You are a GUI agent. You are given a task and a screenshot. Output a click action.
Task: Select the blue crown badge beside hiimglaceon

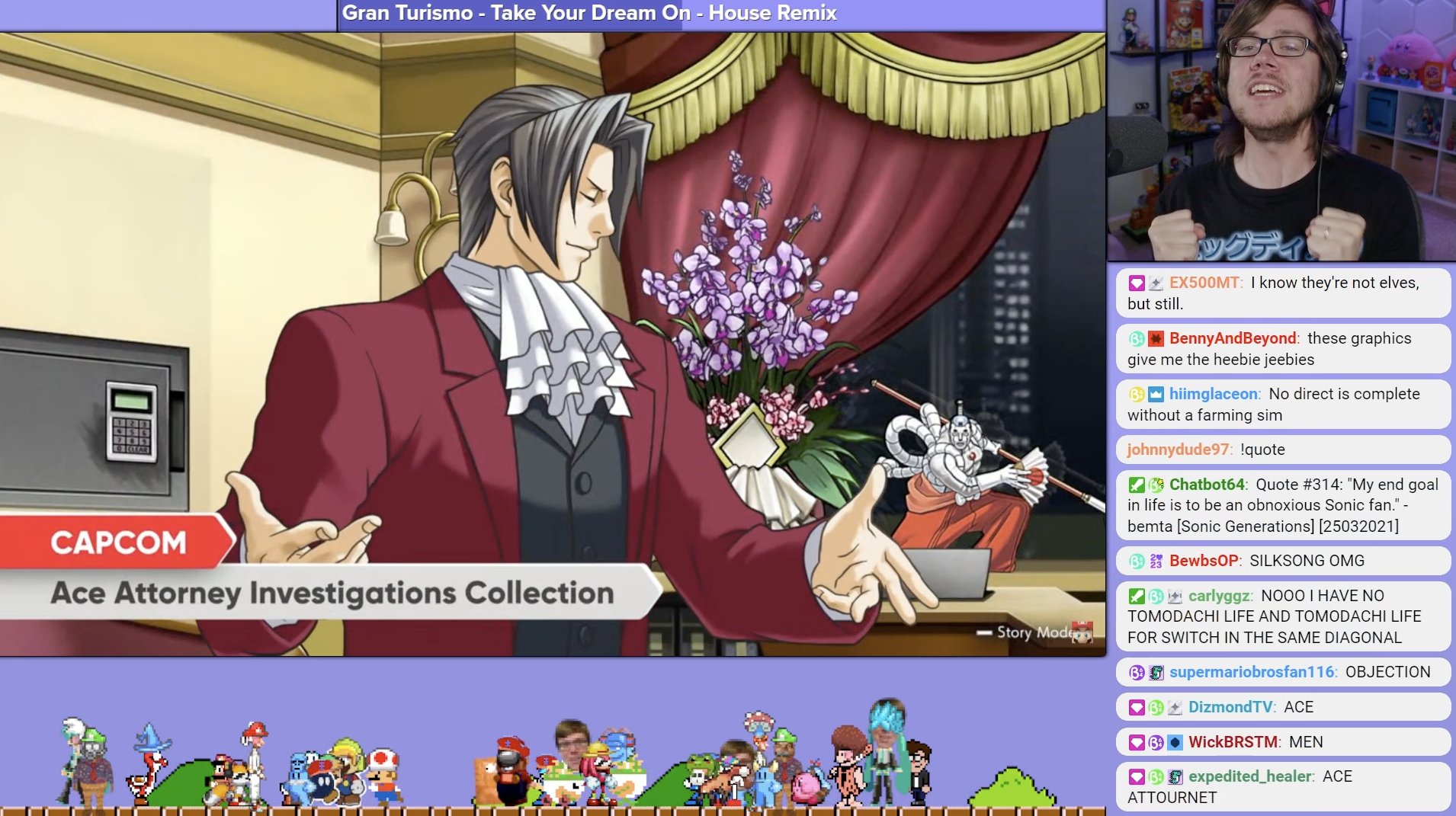coord(1157,394)
